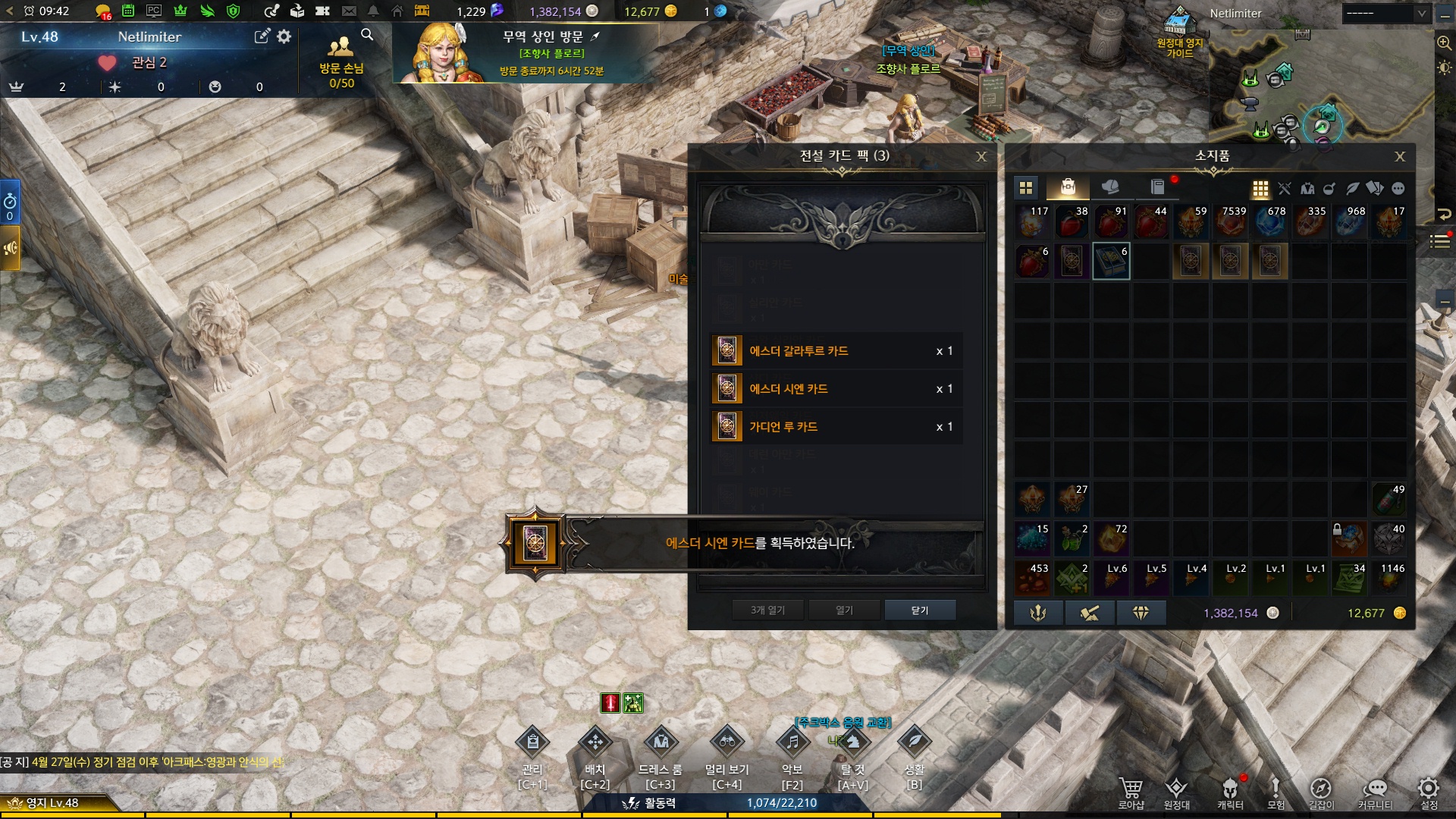The image size is (1456, 819).
Task: Close the legendary card pack window
Action: click(x=981, y=157)
